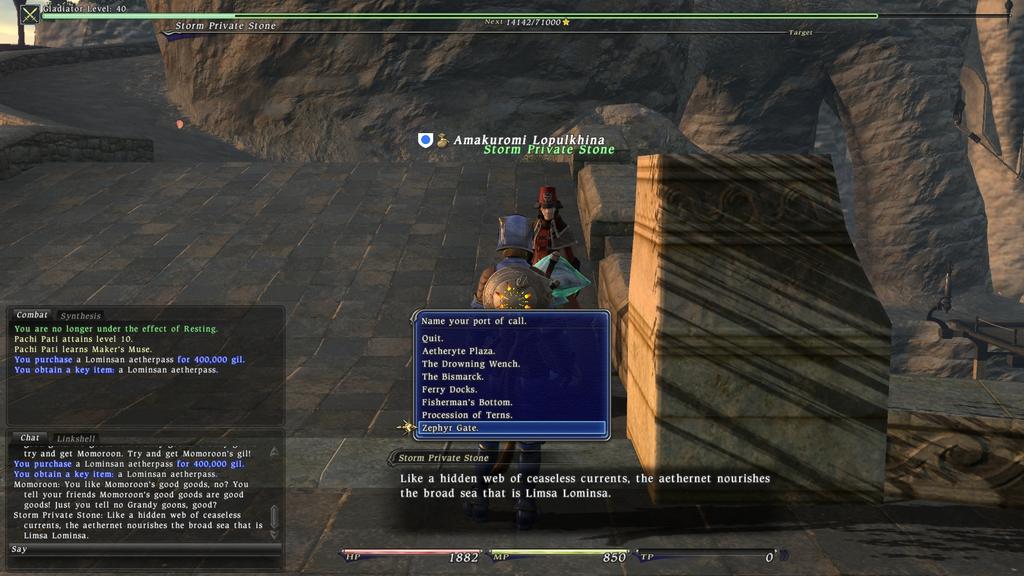
Task: Show the Chat tab
Action: tap(30, 438)
